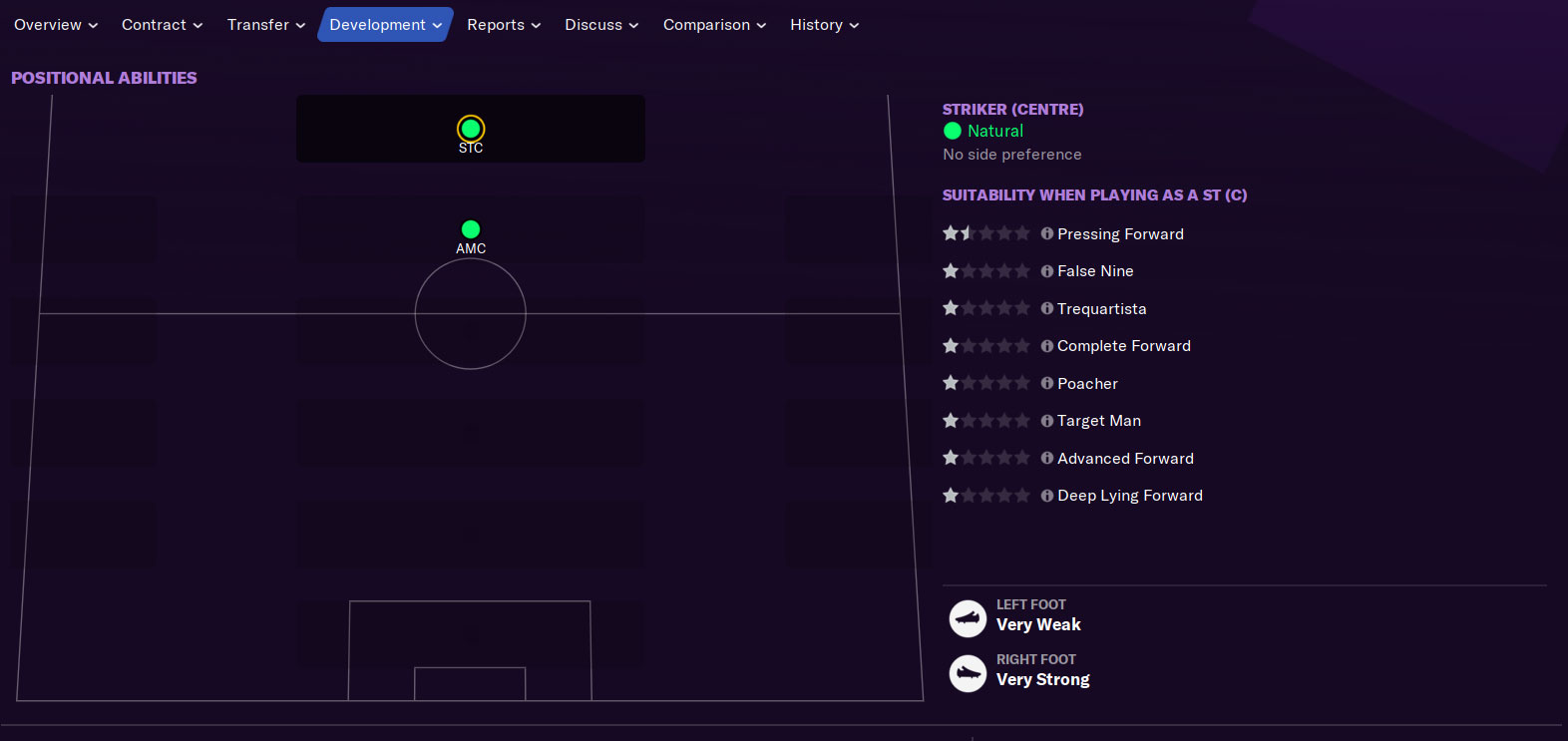Click the Right Foot boot icon
Image resolution: width=1568 pixels, height=741 pixels.
[x=967, y=673]
